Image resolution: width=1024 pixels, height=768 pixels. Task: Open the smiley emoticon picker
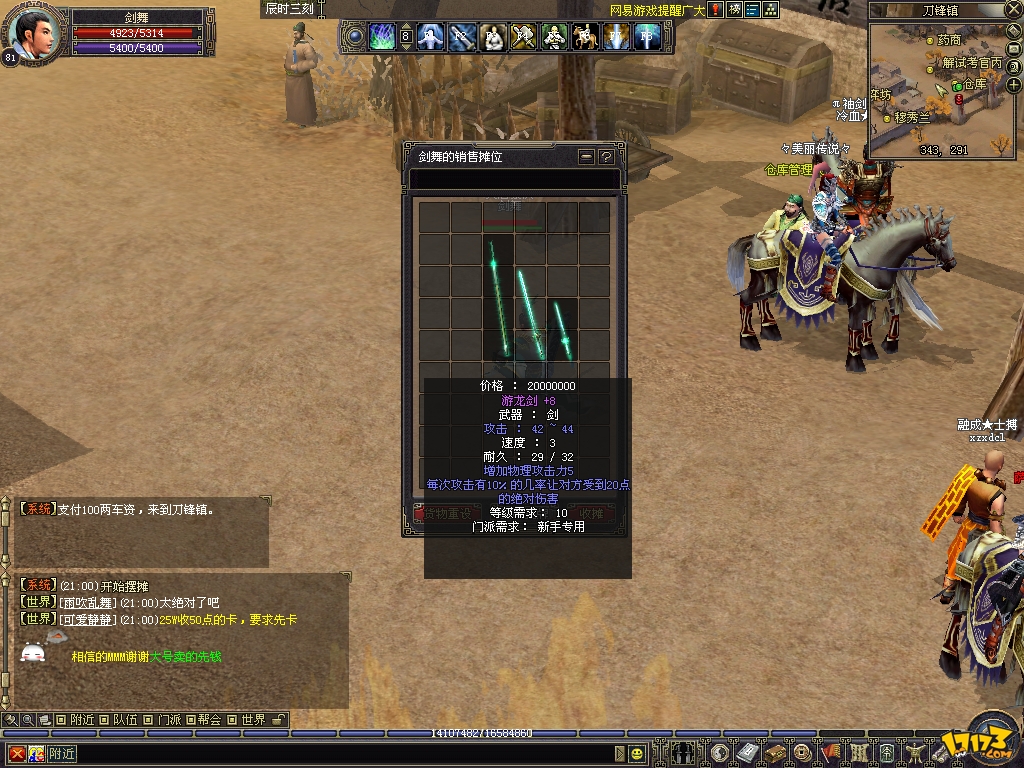pos(637,753)
